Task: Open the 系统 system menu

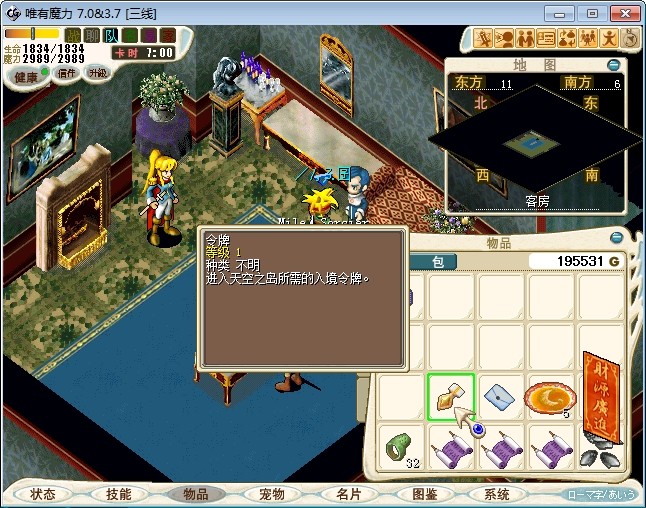Action: pyautogui.click(x=497, y=494)
